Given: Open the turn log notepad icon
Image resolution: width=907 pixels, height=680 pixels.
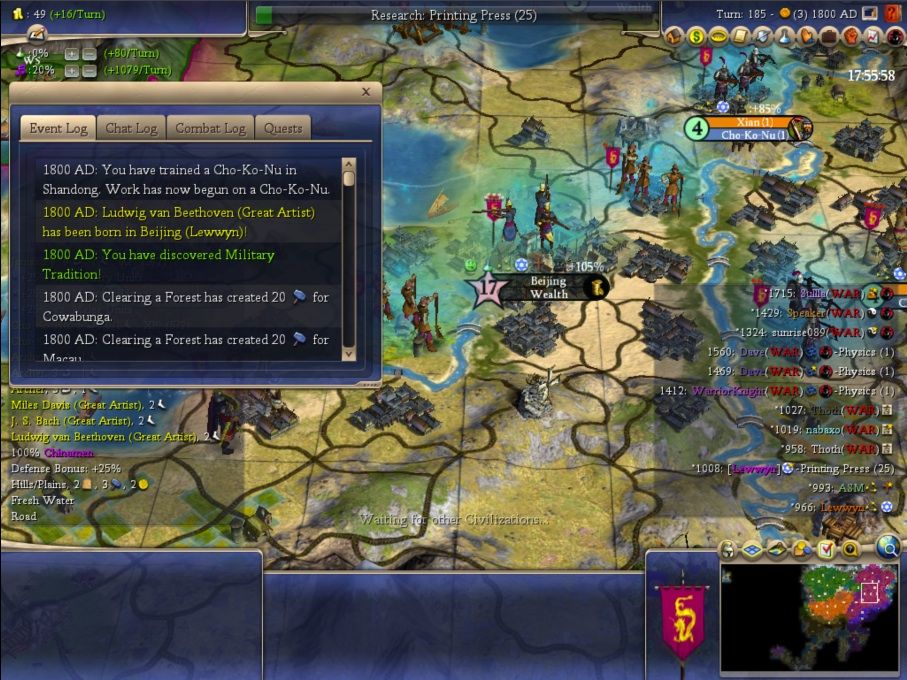Looking at the screenshot, I should 869,14.
